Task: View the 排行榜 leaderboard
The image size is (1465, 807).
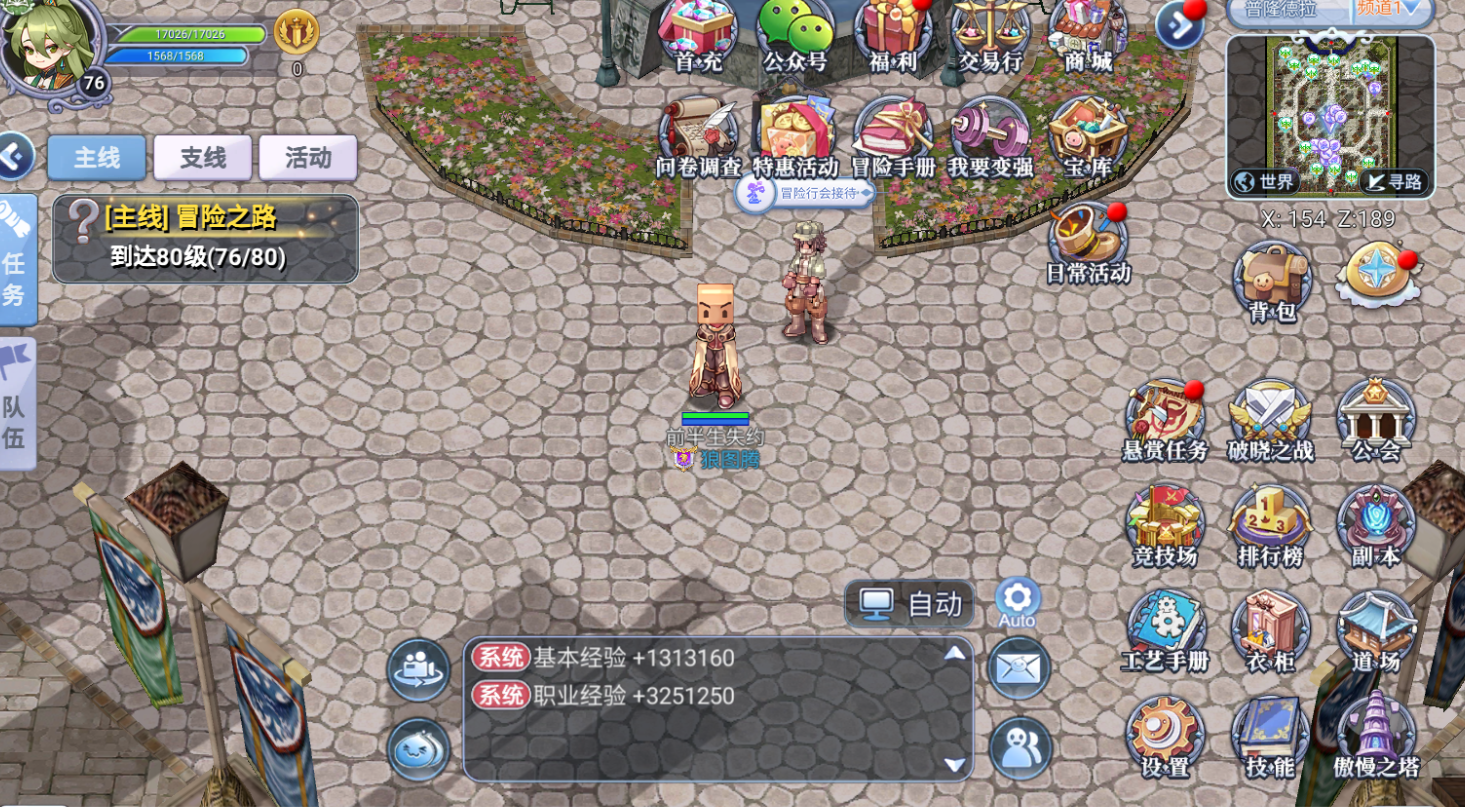Action: pyautogui.click(x=1271, y=525)
